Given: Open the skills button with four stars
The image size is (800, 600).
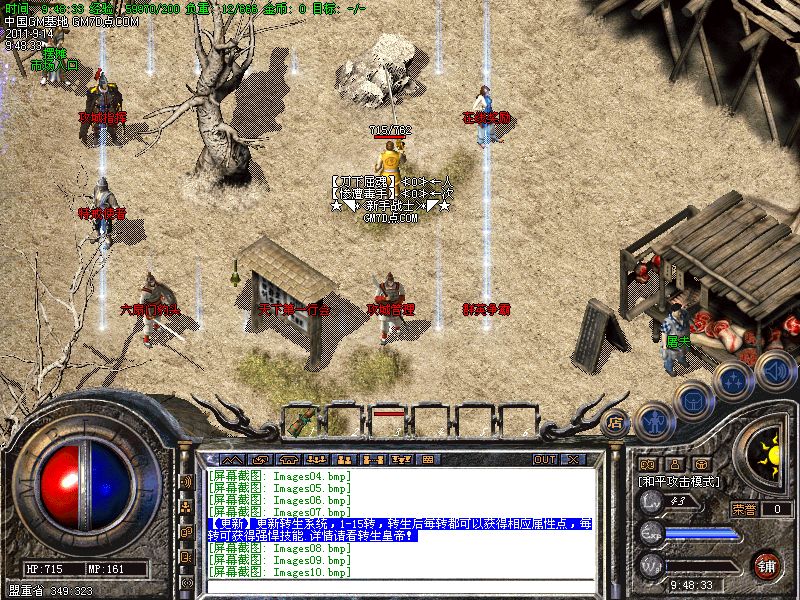Looking at the screenshot, I should pos(733,380).
